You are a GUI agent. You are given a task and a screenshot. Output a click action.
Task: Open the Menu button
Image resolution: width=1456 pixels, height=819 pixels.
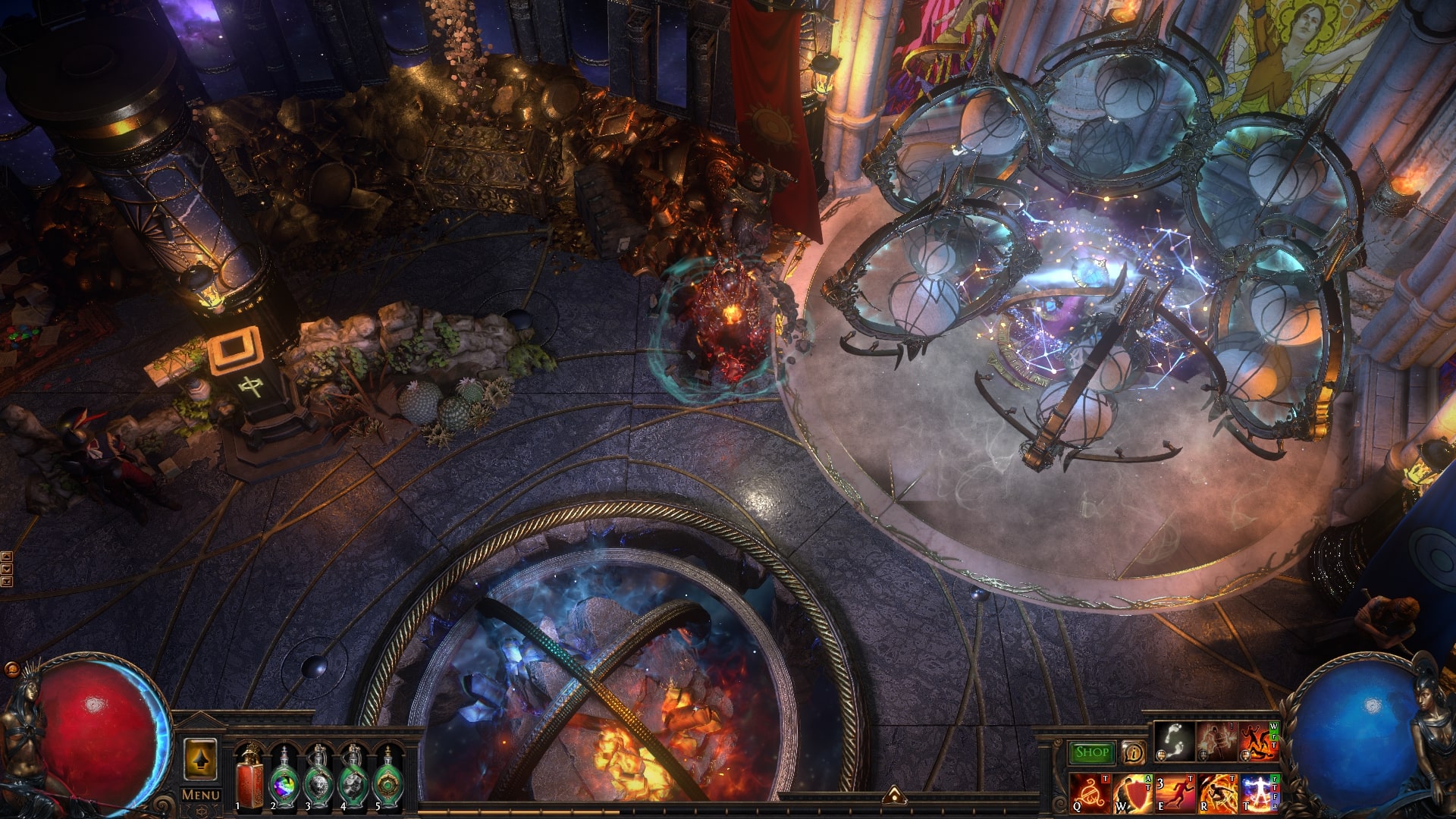pyautogui.click(x=200, y=795)
